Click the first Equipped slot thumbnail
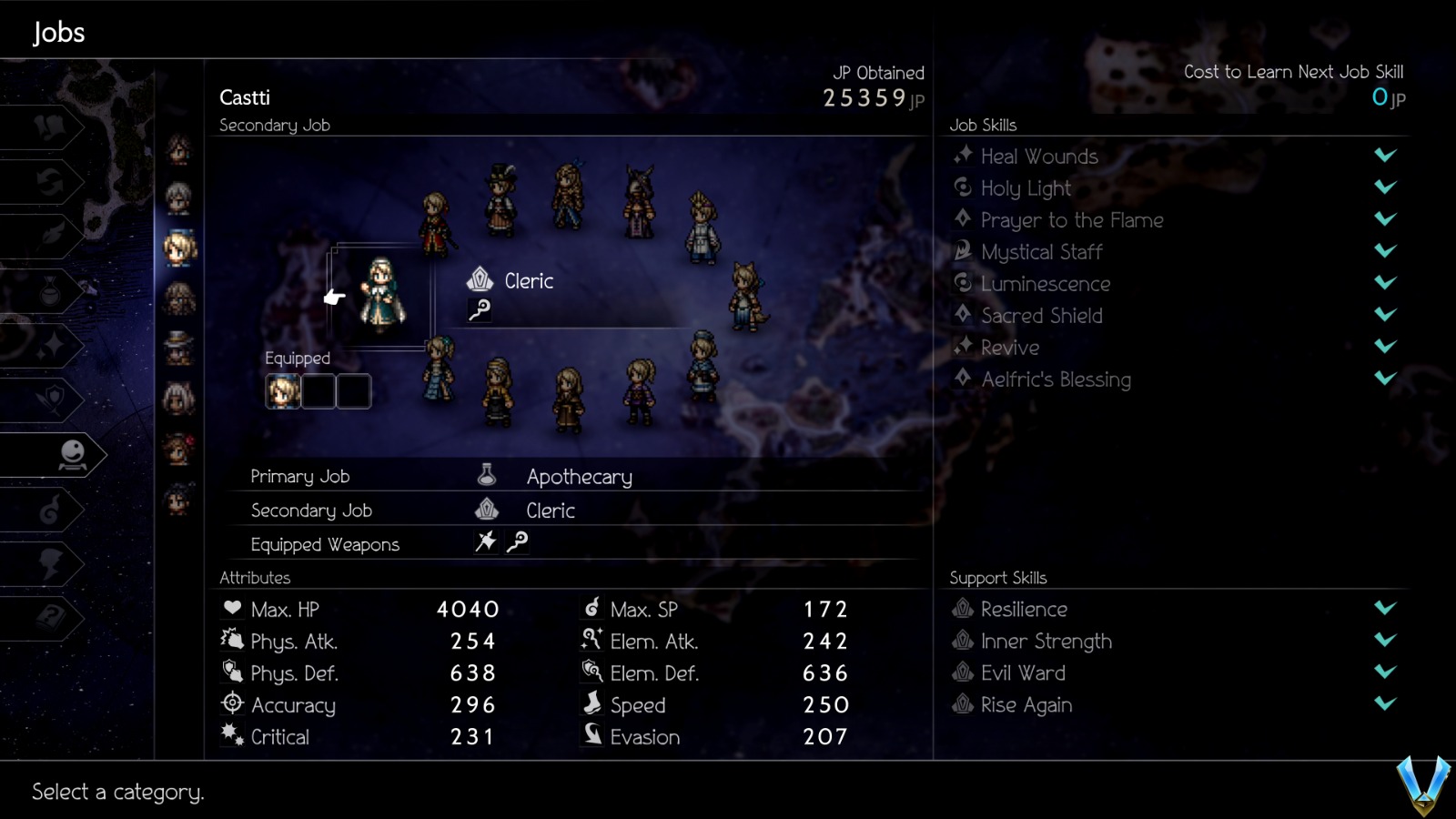This screenshot has width=1456, height=819. (x=283, y=390)
